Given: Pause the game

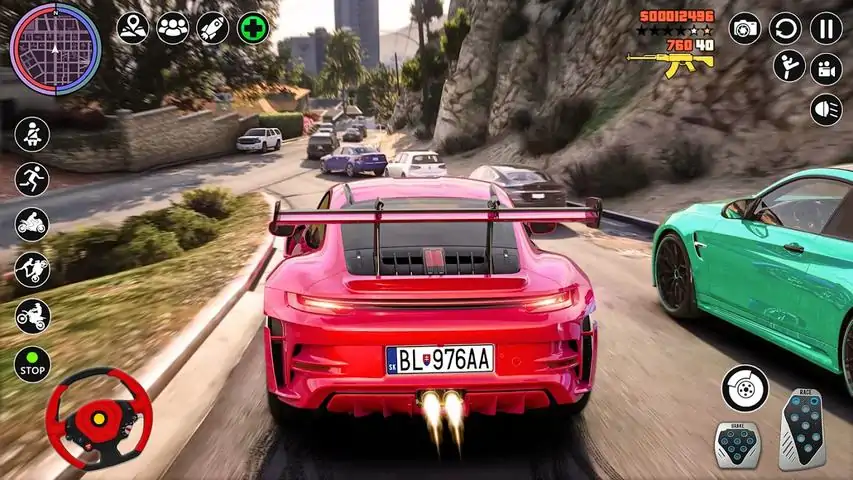Looking at the screenshot, I should click(826, 28).
